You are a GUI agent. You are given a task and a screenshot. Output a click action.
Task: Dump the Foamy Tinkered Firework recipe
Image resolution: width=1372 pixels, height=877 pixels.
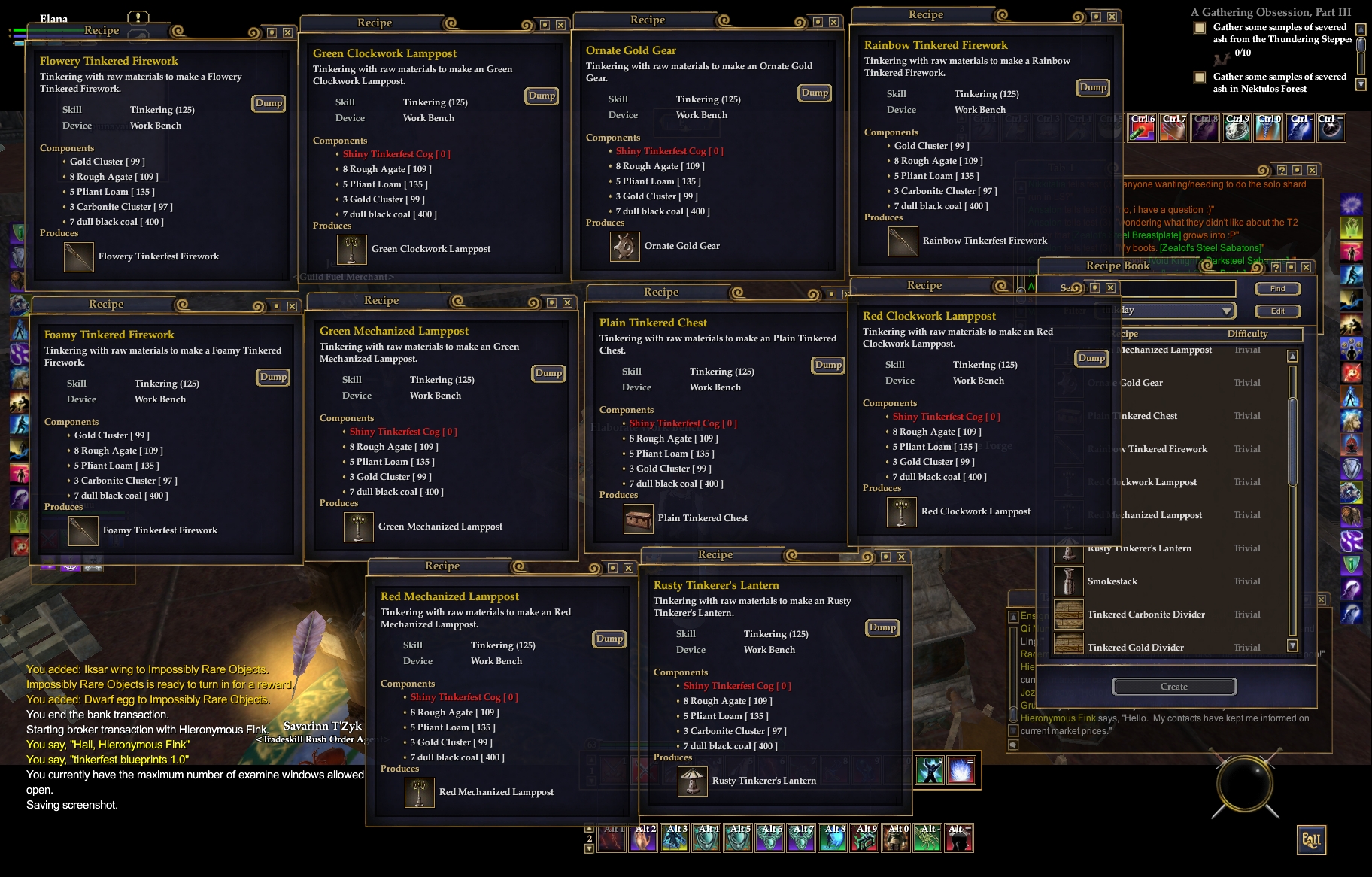click(x=273, y=377)
